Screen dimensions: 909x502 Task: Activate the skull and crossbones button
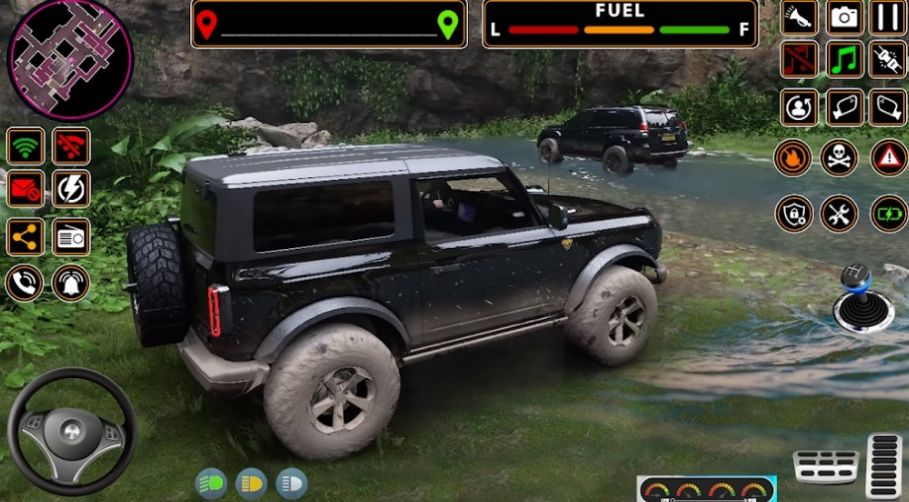pos(839,157)
